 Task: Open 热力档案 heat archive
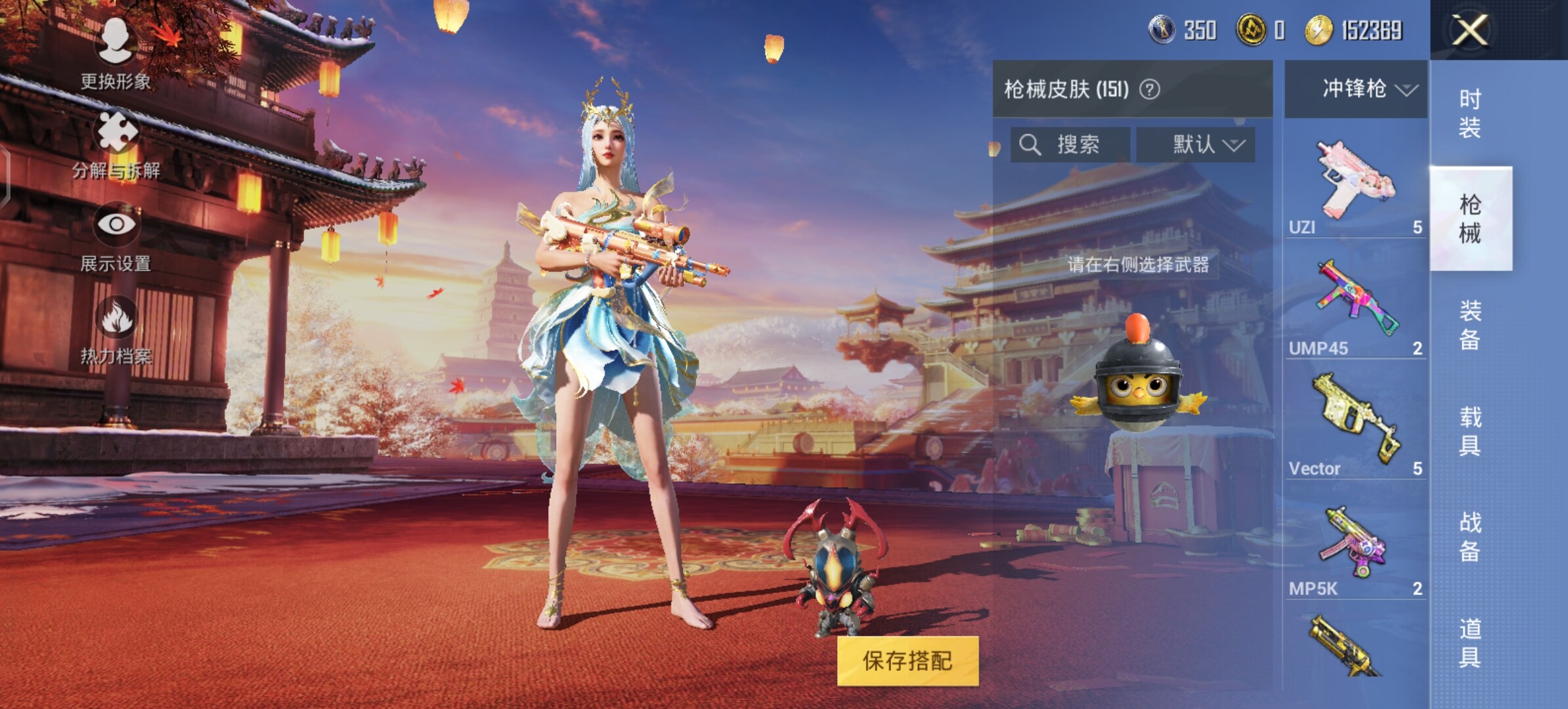click(116, 330)
